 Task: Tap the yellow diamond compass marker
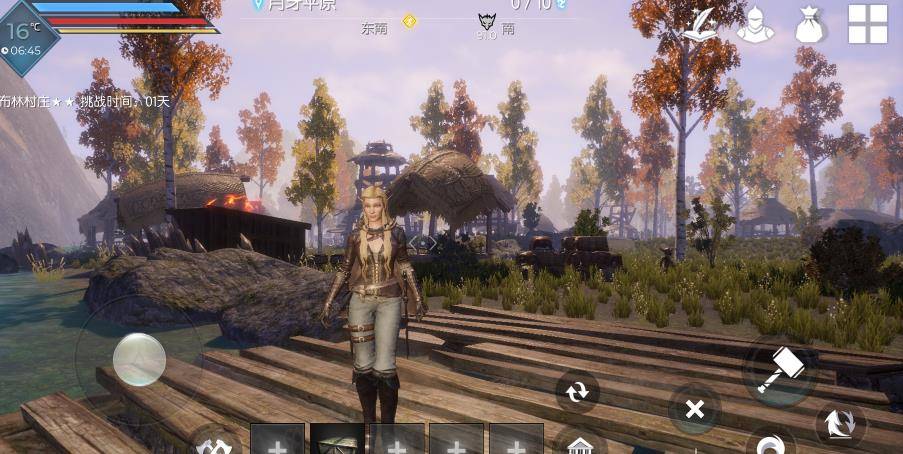pyautogui.click(x=409, y=21)
